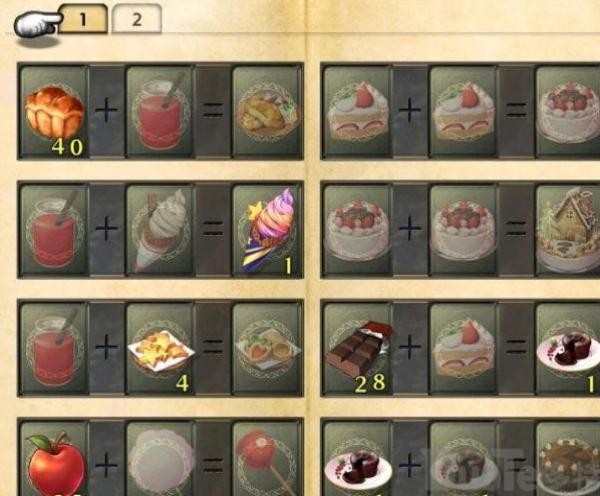Select the white soft serve ice cream
Image resolution: width=600 pixels, height=496 pixels.
(160, 230)
